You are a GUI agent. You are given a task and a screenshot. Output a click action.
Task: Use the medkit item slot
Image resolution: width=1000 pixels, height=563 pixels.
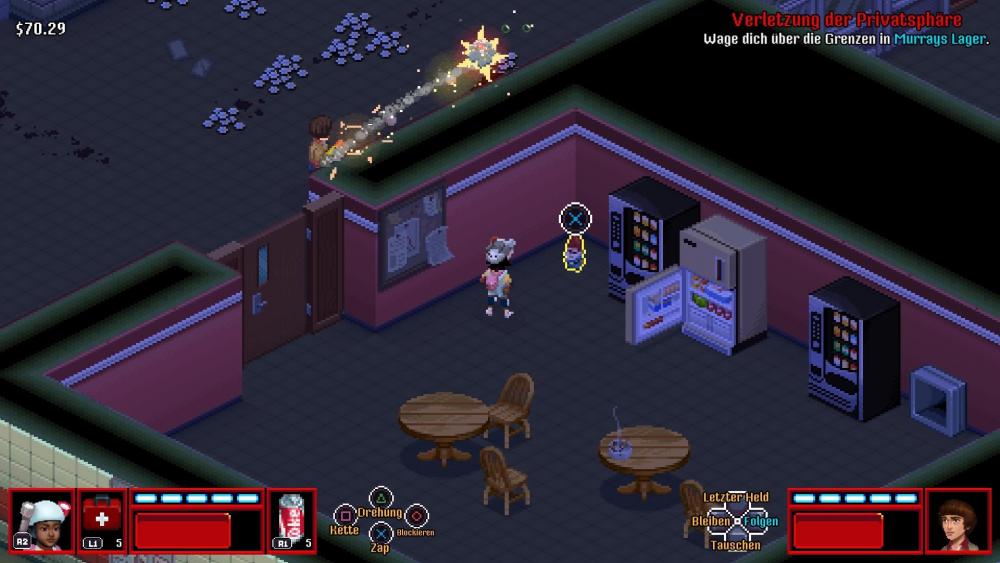pyautogui.click(x=102, y=520)
